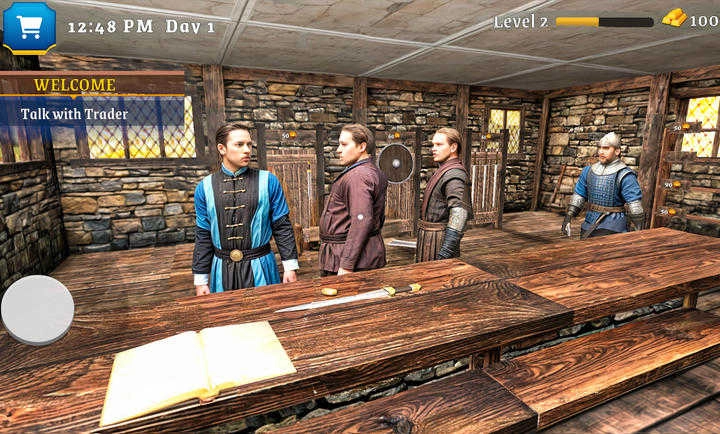
Task: Select the Talk with Trader objective
Action: point(75,114)
